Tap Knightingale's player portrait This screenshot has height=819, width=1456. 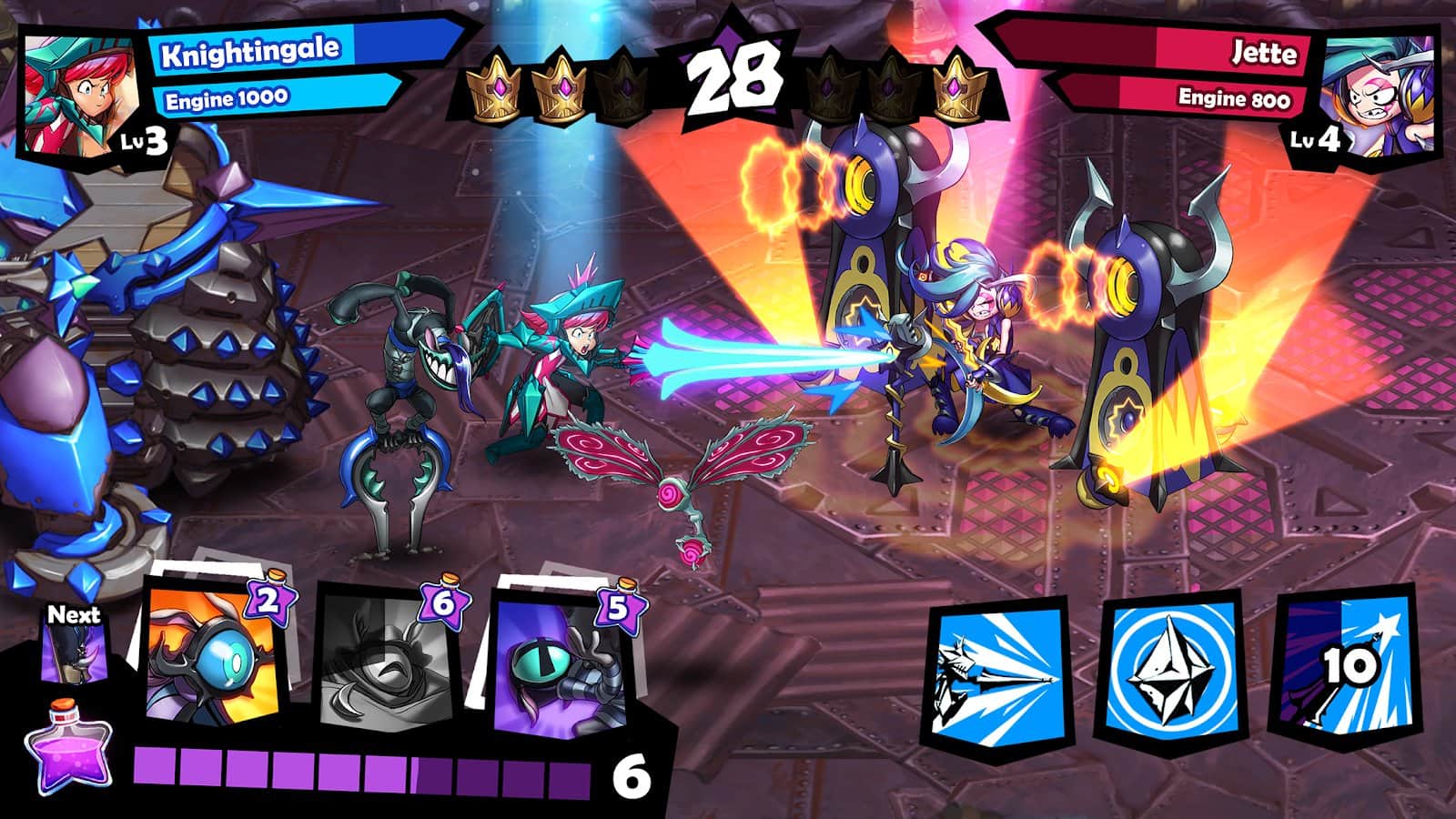click(80, 94)
